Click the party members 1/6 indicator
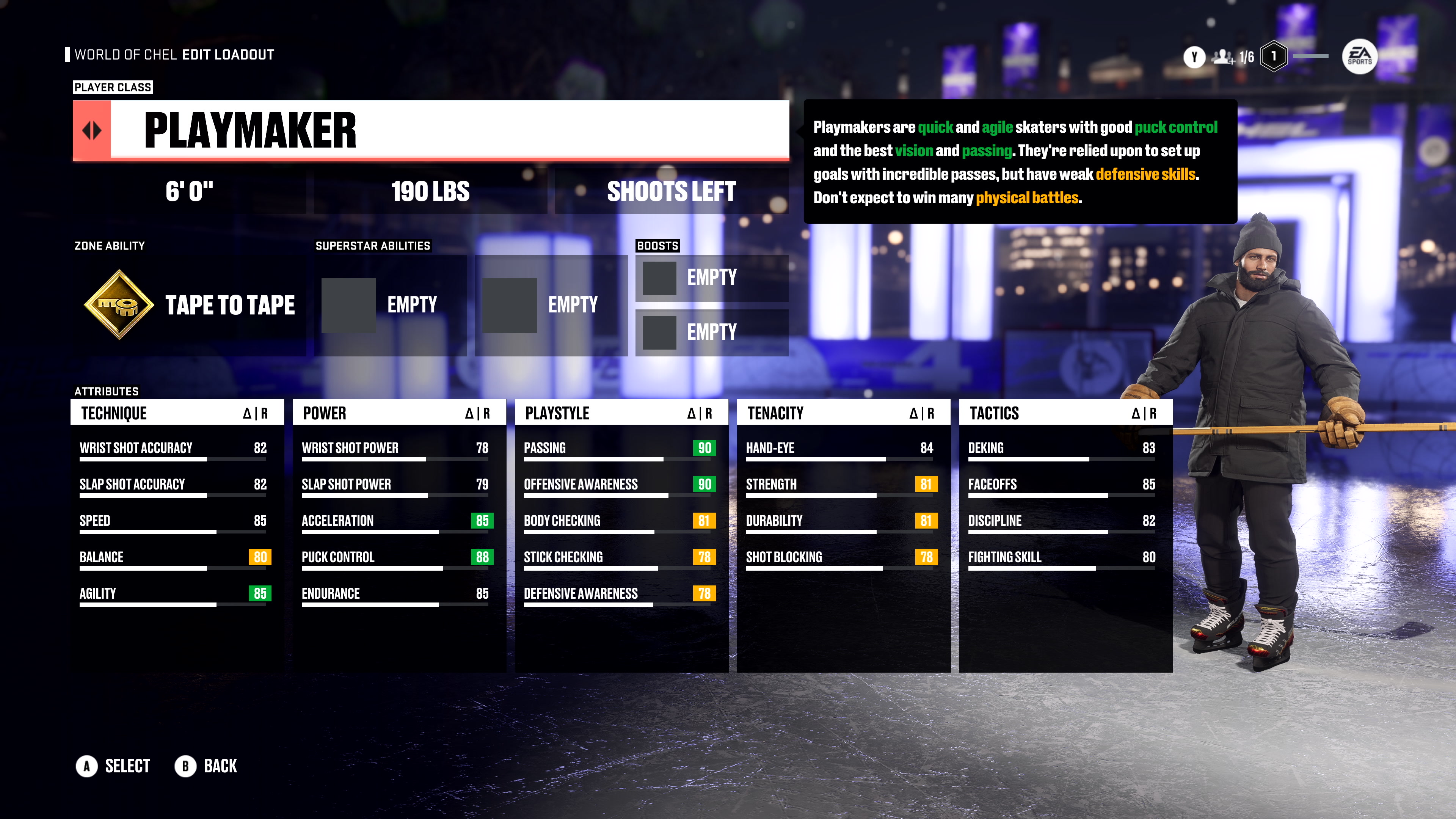1456x819 pixels. (1233, 57)
